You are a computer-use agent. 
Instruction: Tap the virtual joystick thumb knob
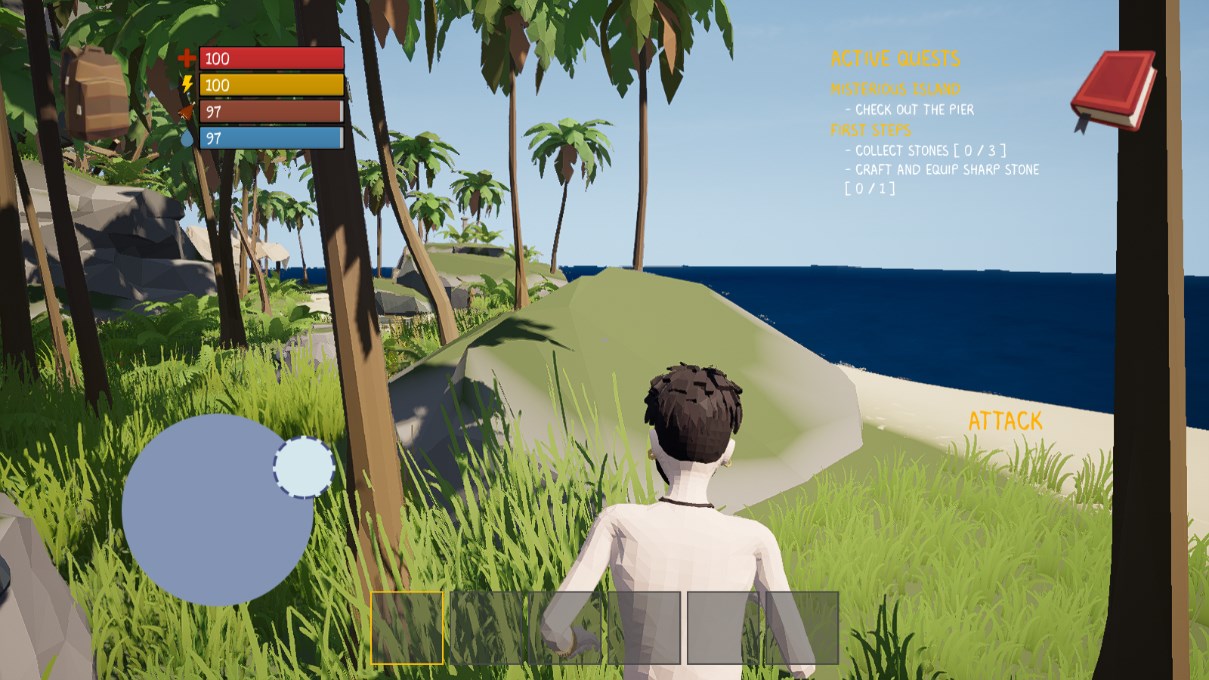(304, 467)
